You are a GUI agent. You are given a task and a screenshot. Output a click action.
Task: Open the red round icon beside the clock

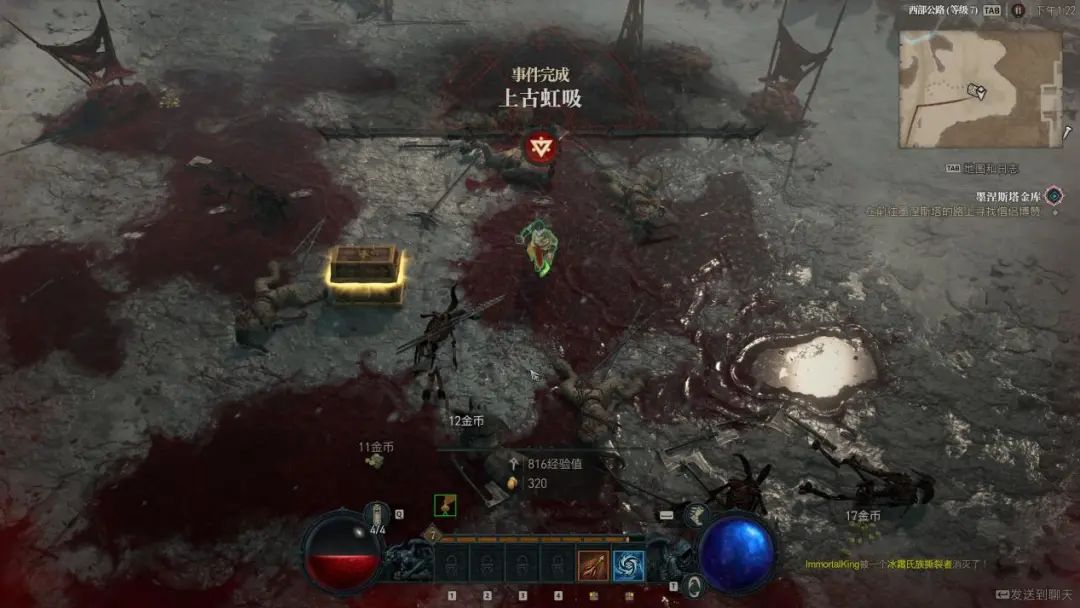[x=1018, y=10]
